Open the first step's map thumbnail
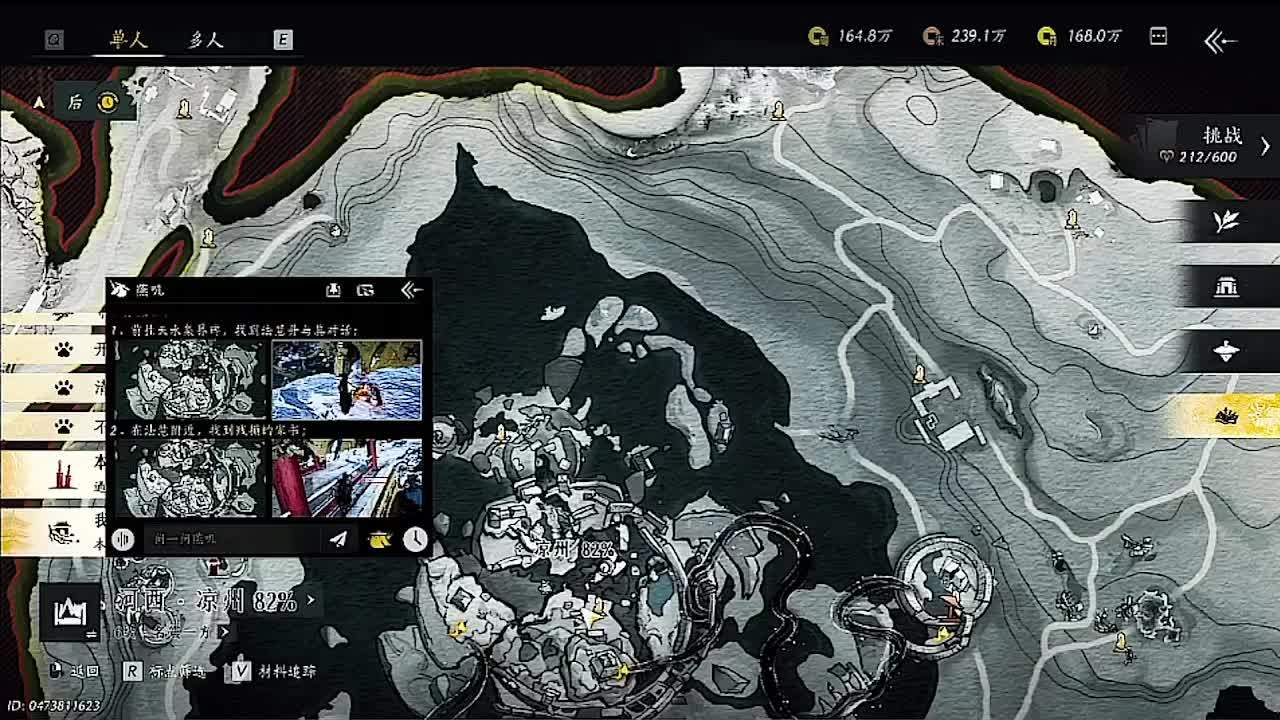 191,380
